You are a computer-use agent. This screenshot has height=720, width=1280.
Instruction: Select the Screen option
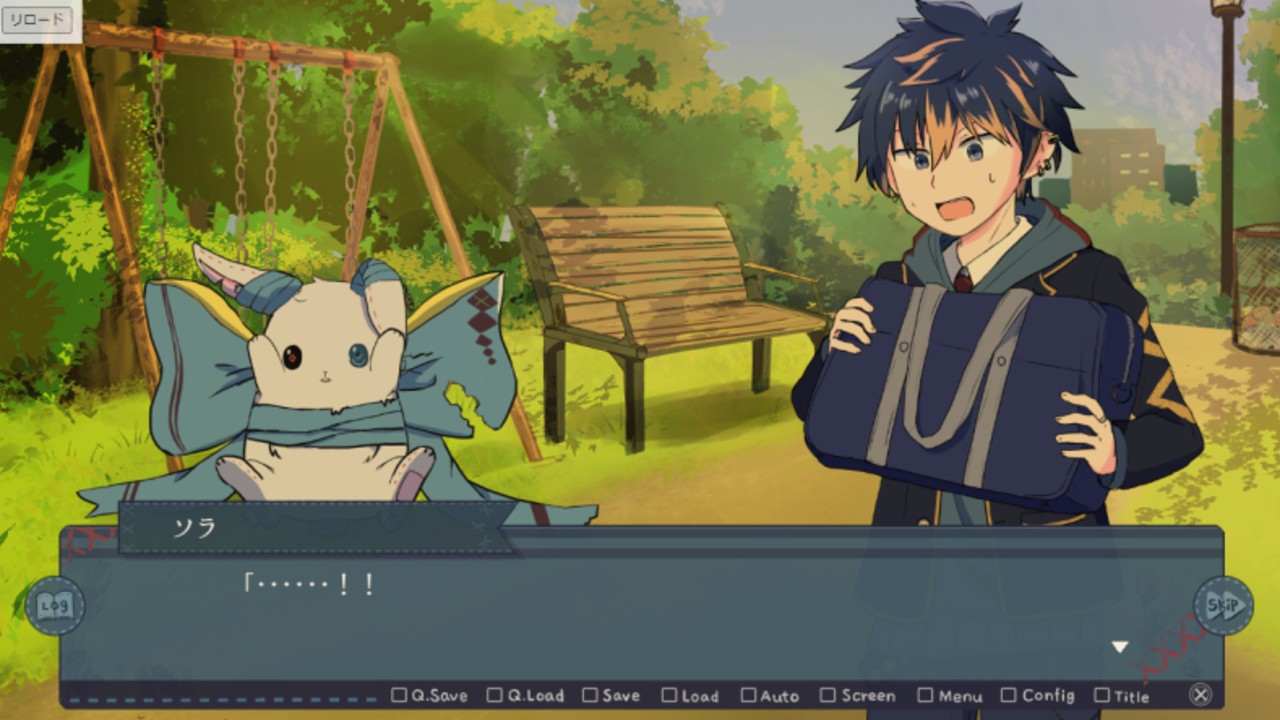pos(858,695)
